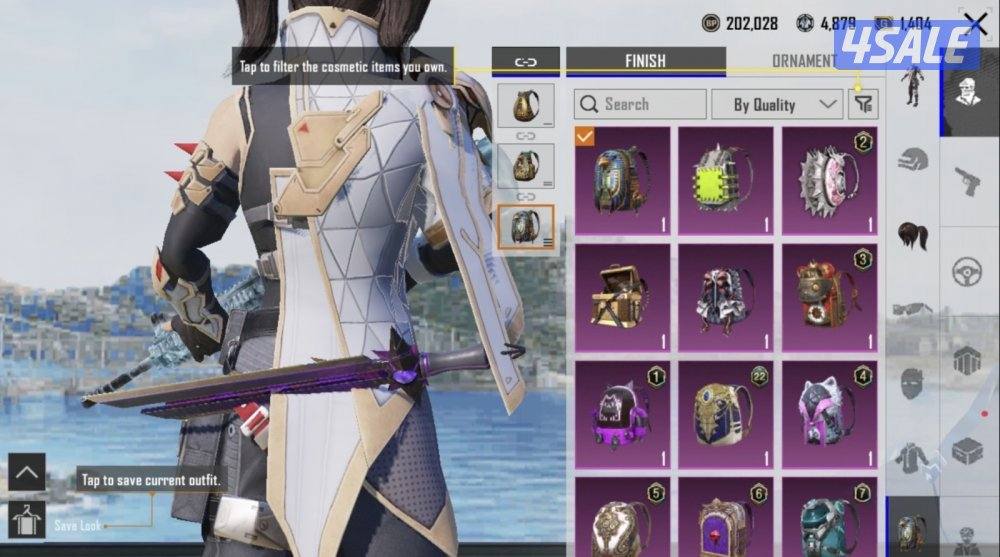Switch to the FINISH tab

point(645,61)
